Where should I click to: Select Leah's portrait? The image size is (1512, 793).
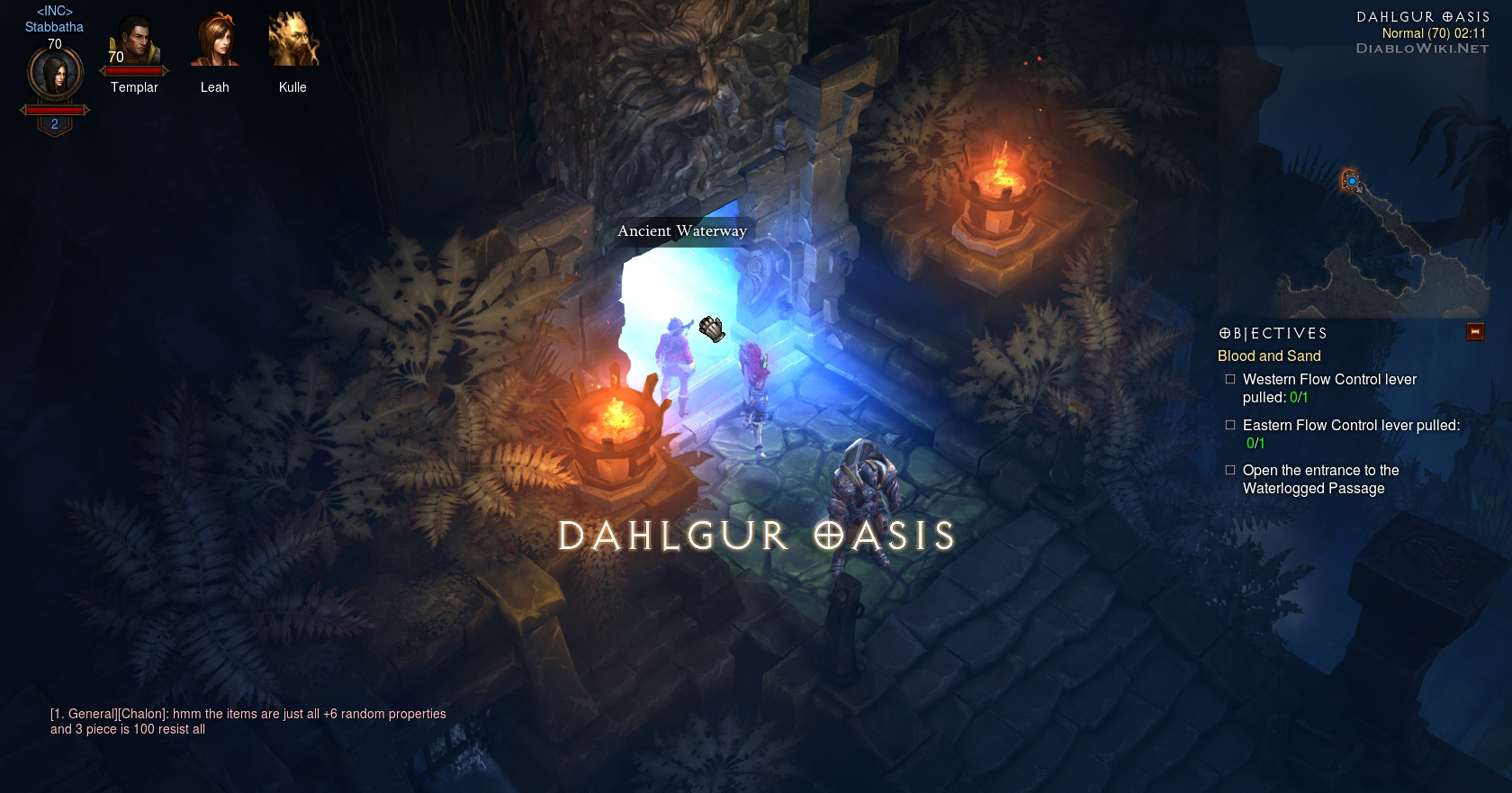pos(214,41)
